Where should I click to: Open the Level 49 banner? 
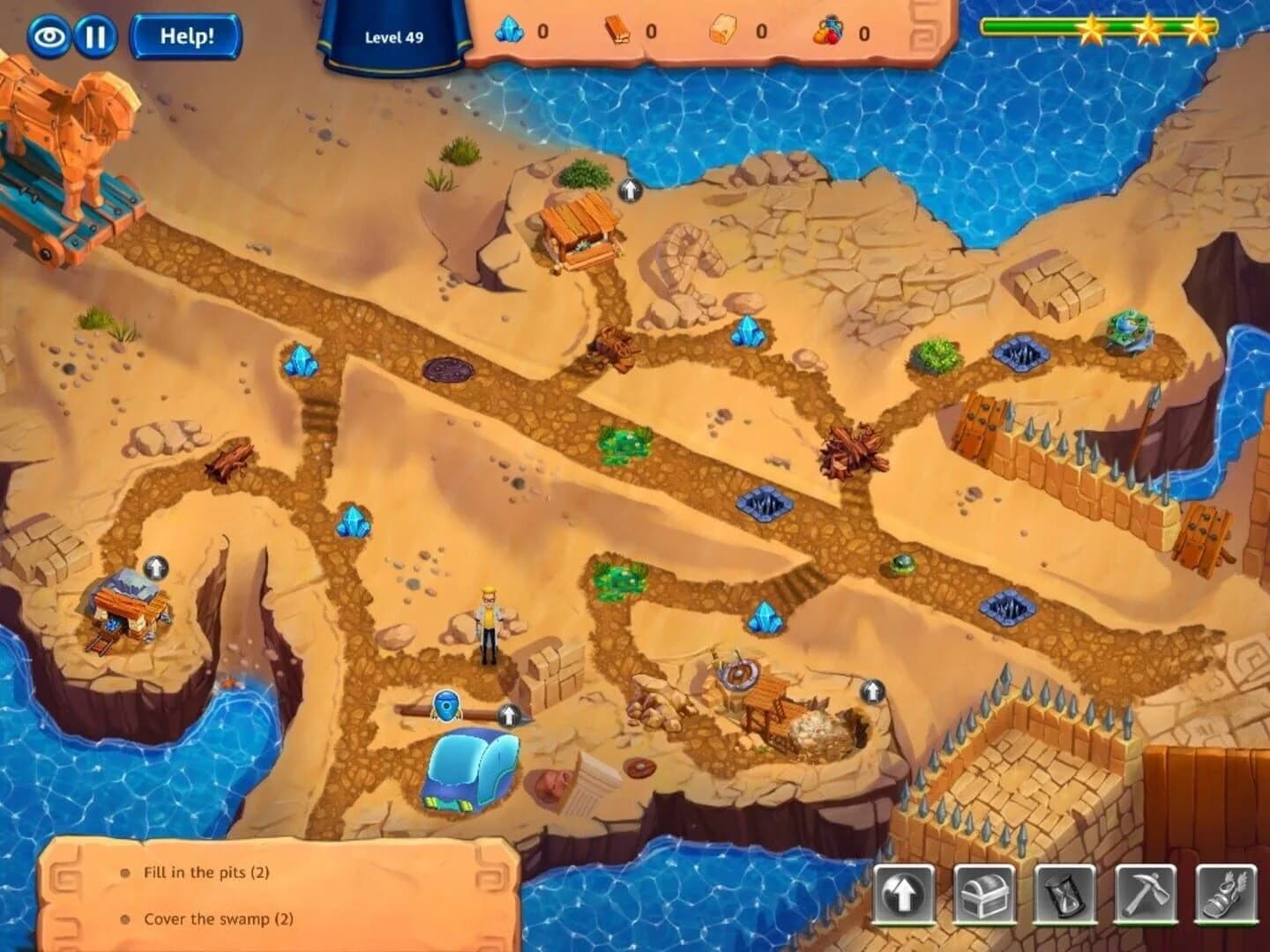click(394, 37)
